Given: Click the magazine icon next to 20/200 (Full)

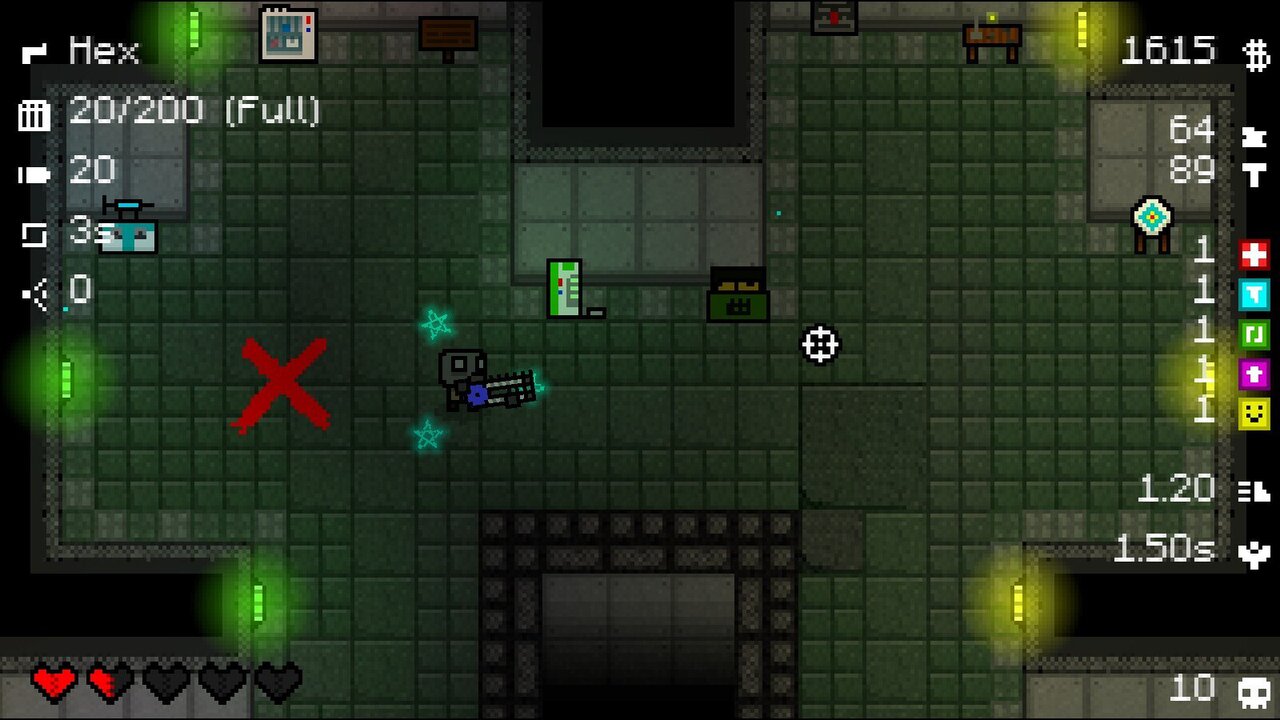Looking at the screenshot, I should click(33, 116).
